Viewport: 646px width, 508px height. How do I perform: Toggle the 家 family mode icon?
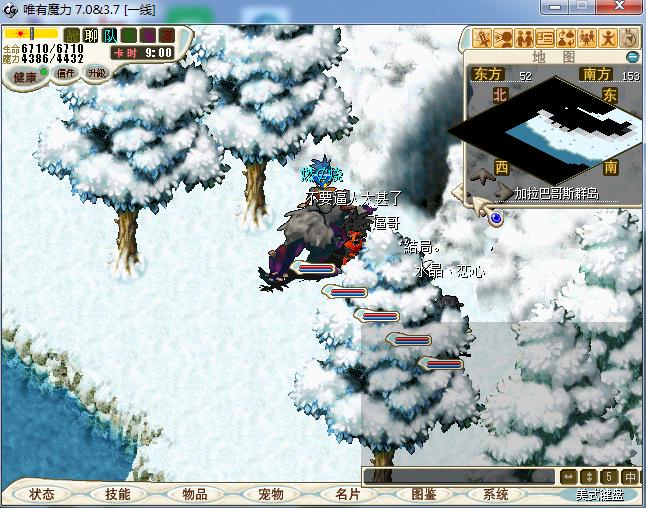(166, 36)
